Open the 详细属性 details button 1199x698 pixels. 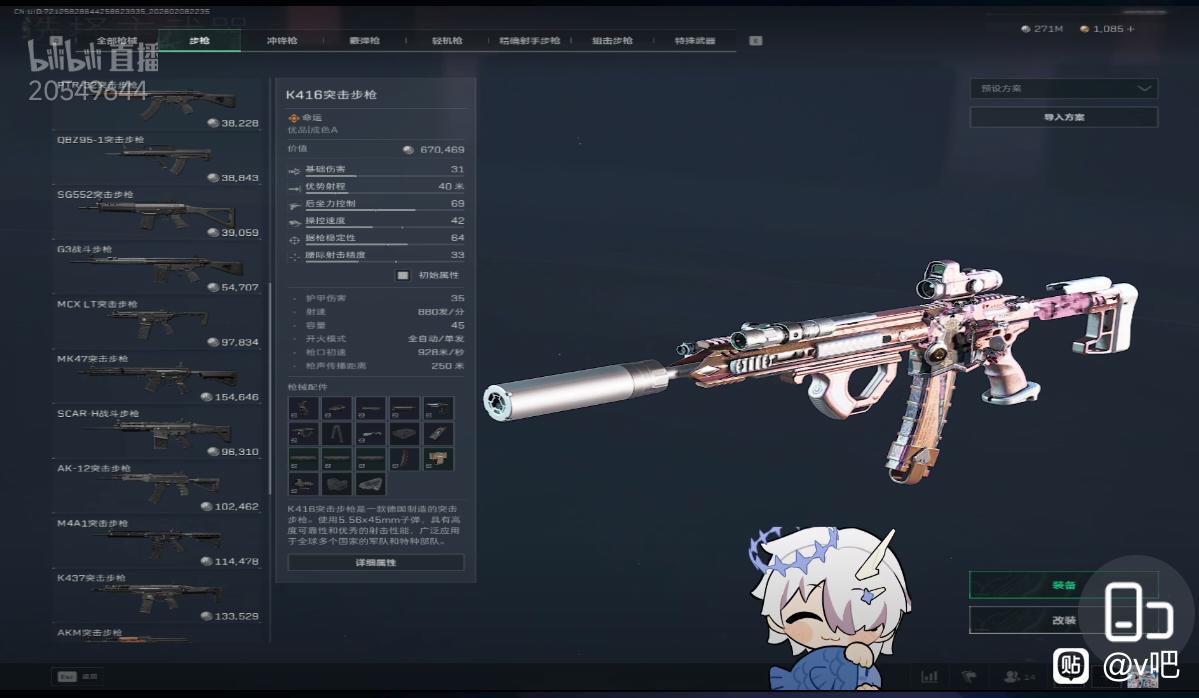pos(375,563)
